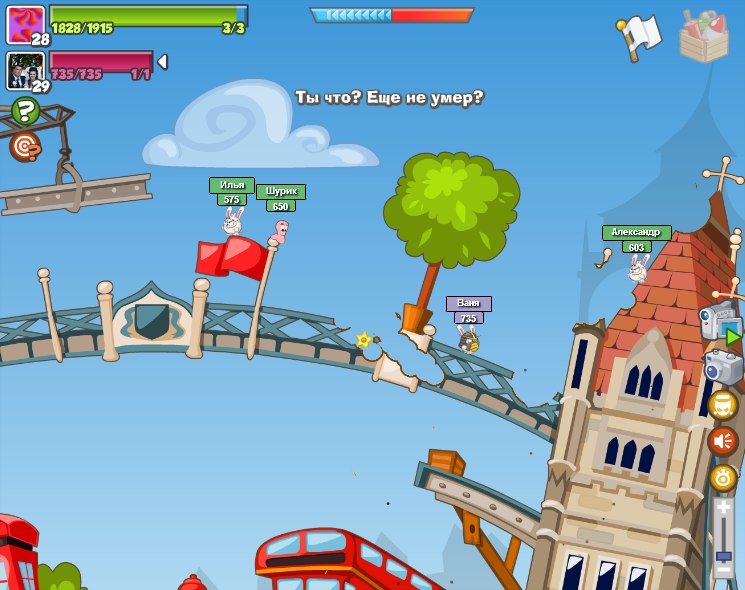The width and height of the screenshot is (745, 590).
Task: Open the green question mark help button
Action: [24, 110]
